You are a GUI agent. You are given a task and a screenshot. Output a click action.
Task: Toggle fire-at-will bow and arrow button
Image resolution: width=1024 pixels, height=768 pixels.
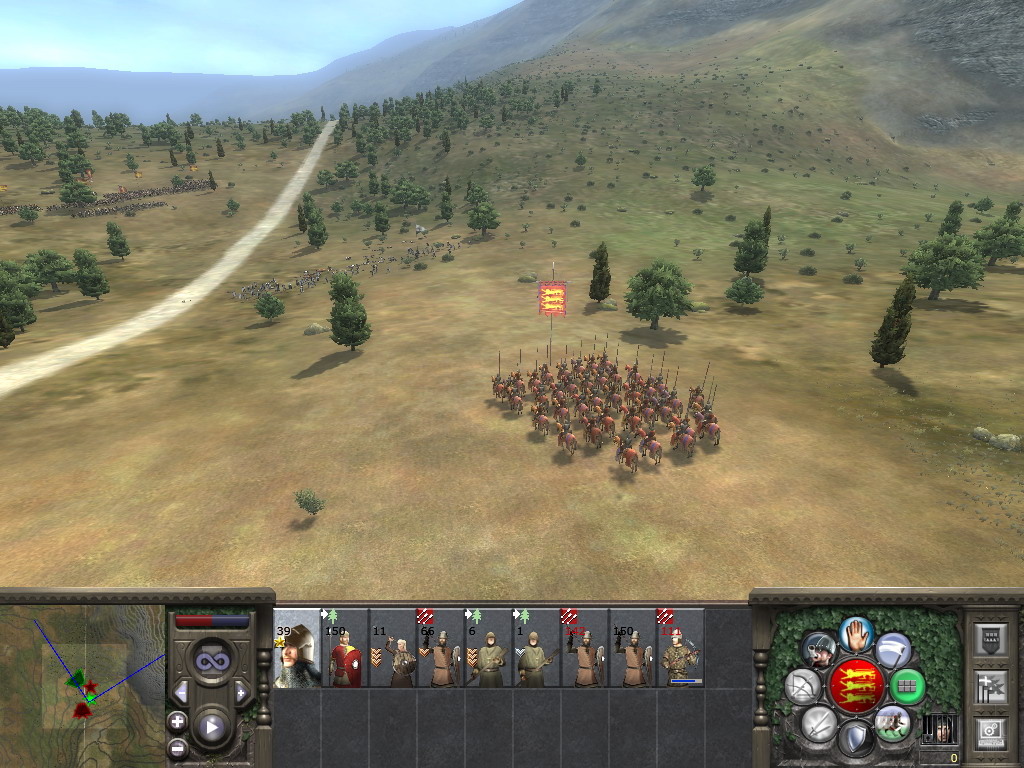(x=802, y=686)
